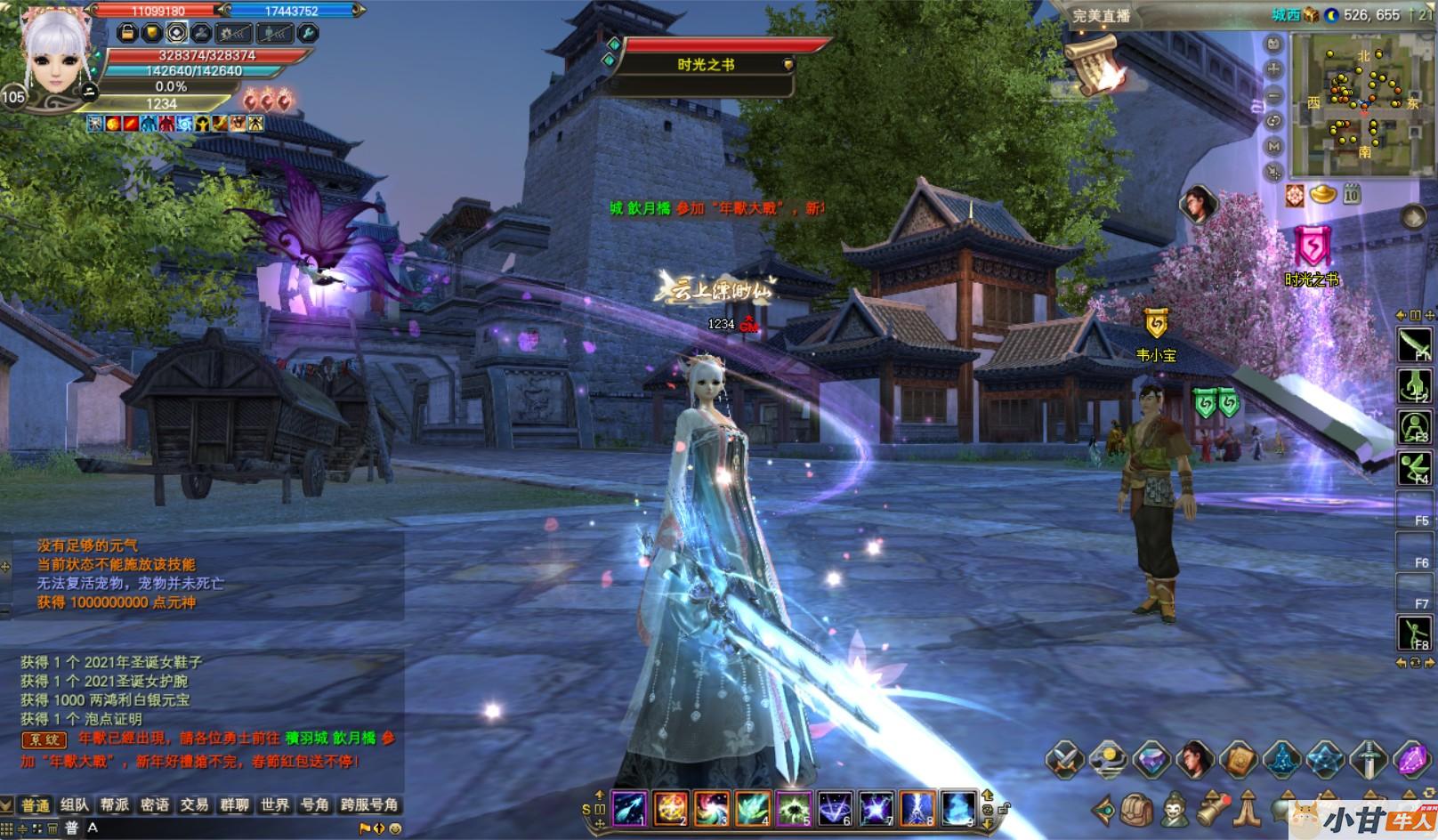Open the gold ingot shop icon
The width and height of the screenshot is (1438, 840).
click(1323, 193)
